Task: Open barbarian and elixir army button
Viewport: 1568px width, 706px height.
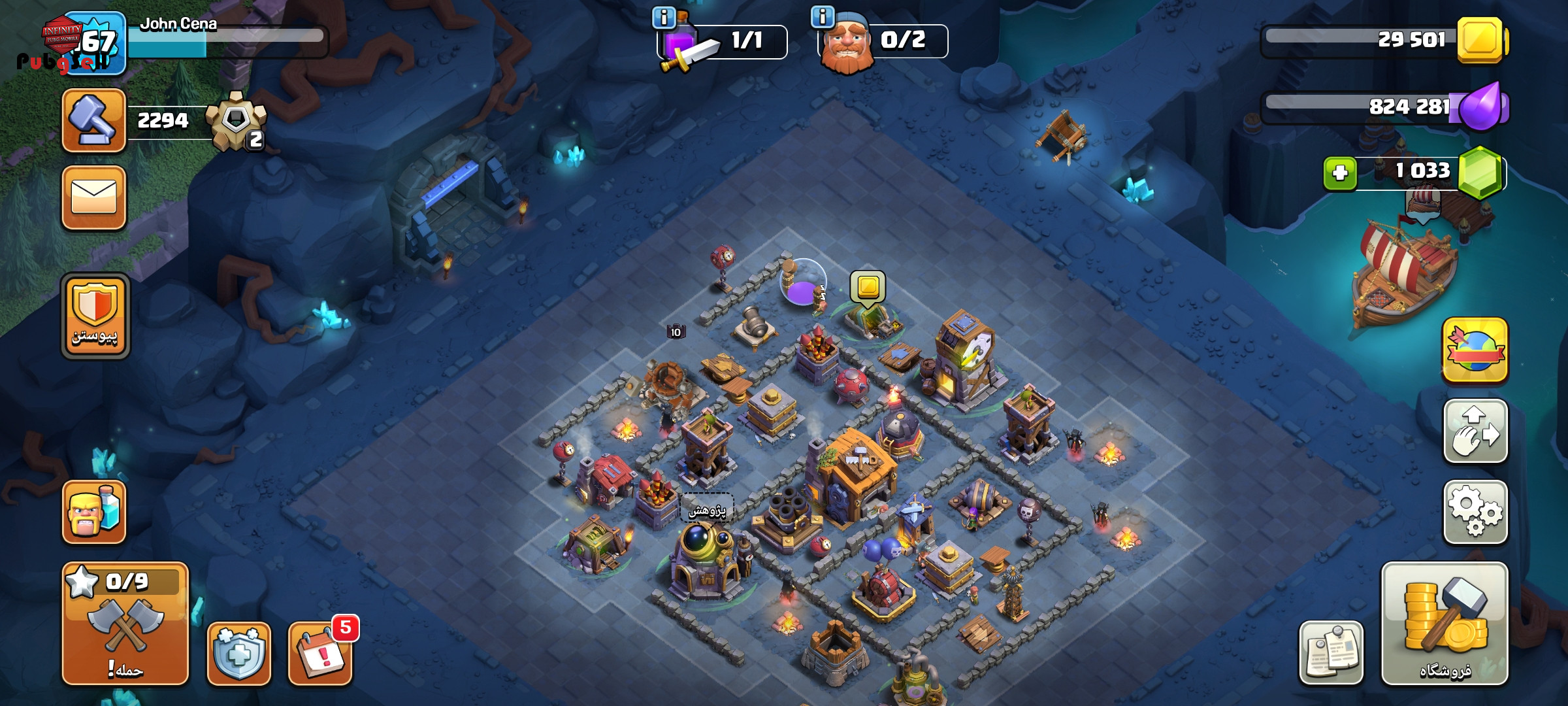Action: (x=94, y=512)
